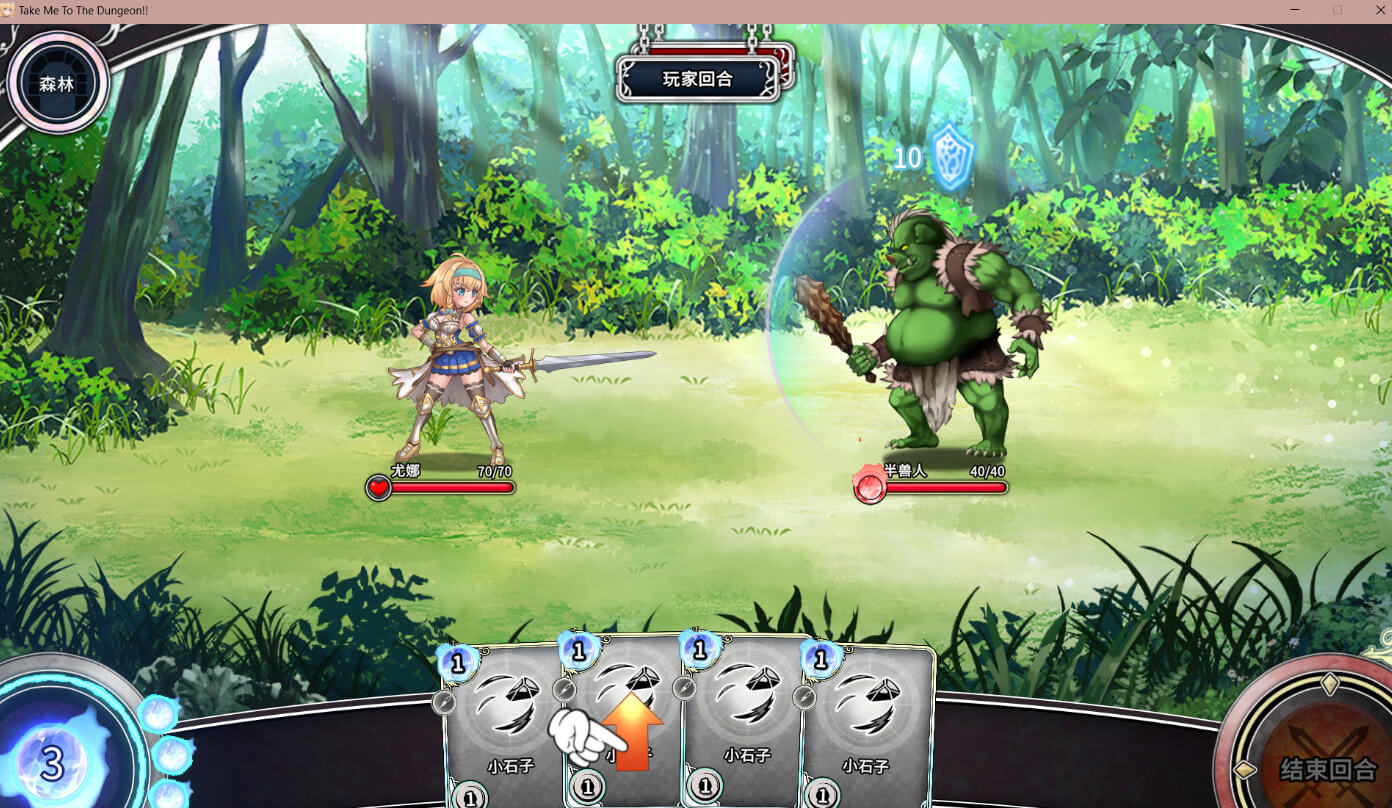
Task: Close the Take Me To The Dungeon window
Action: 1379,10
